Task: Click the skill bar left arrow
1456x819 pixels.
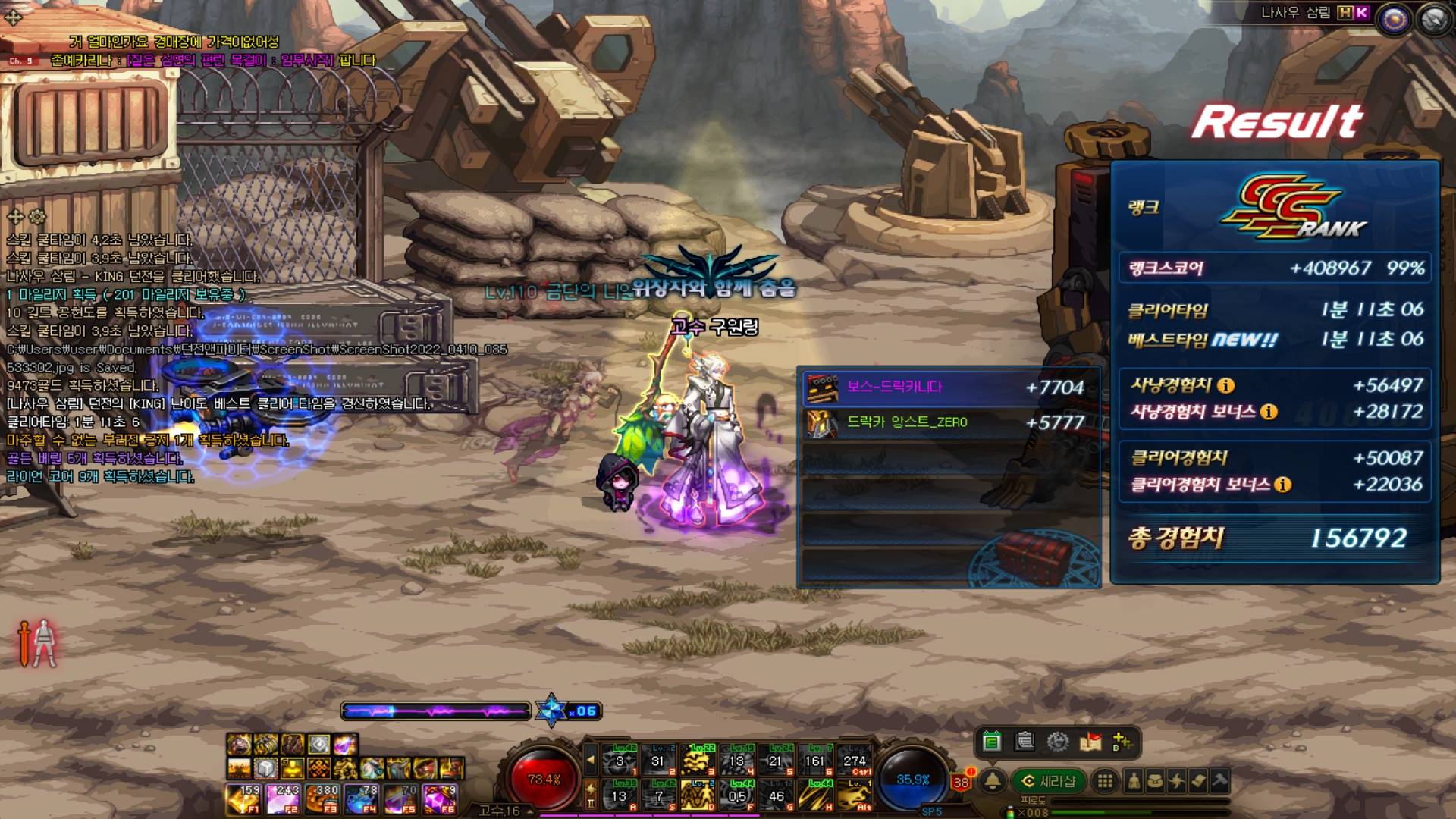Action: click(x=591, y=759)
